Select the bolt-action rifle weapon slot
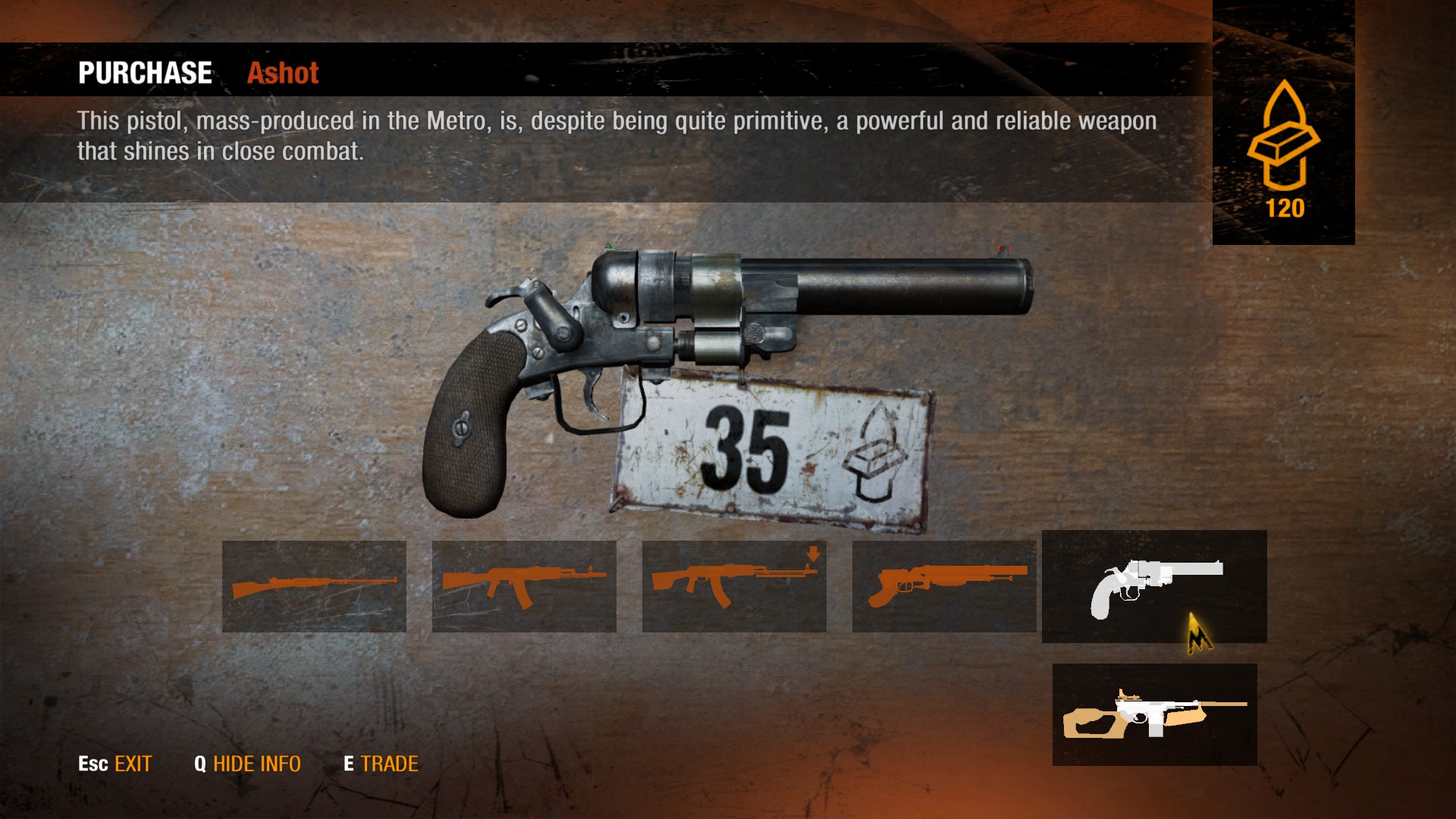This screenshot has height=819, width=1456. 314,586
